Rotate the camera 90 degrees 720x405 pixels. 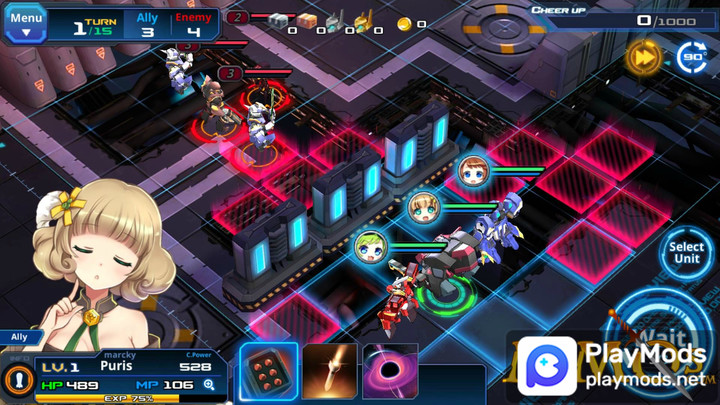(692, 56)
